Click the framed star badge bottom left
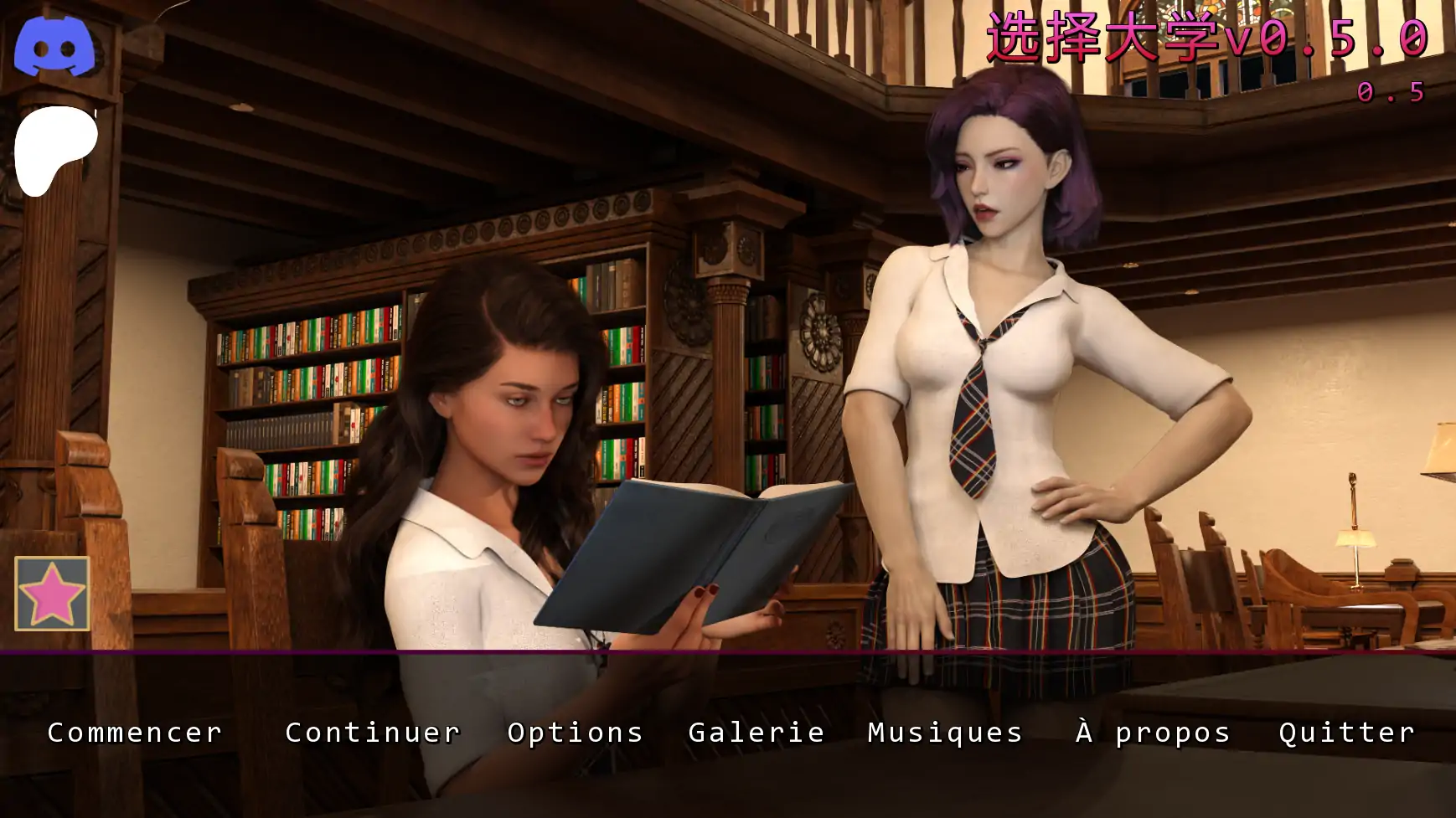Screen dimensions: 1456x818 click(50, 594)
